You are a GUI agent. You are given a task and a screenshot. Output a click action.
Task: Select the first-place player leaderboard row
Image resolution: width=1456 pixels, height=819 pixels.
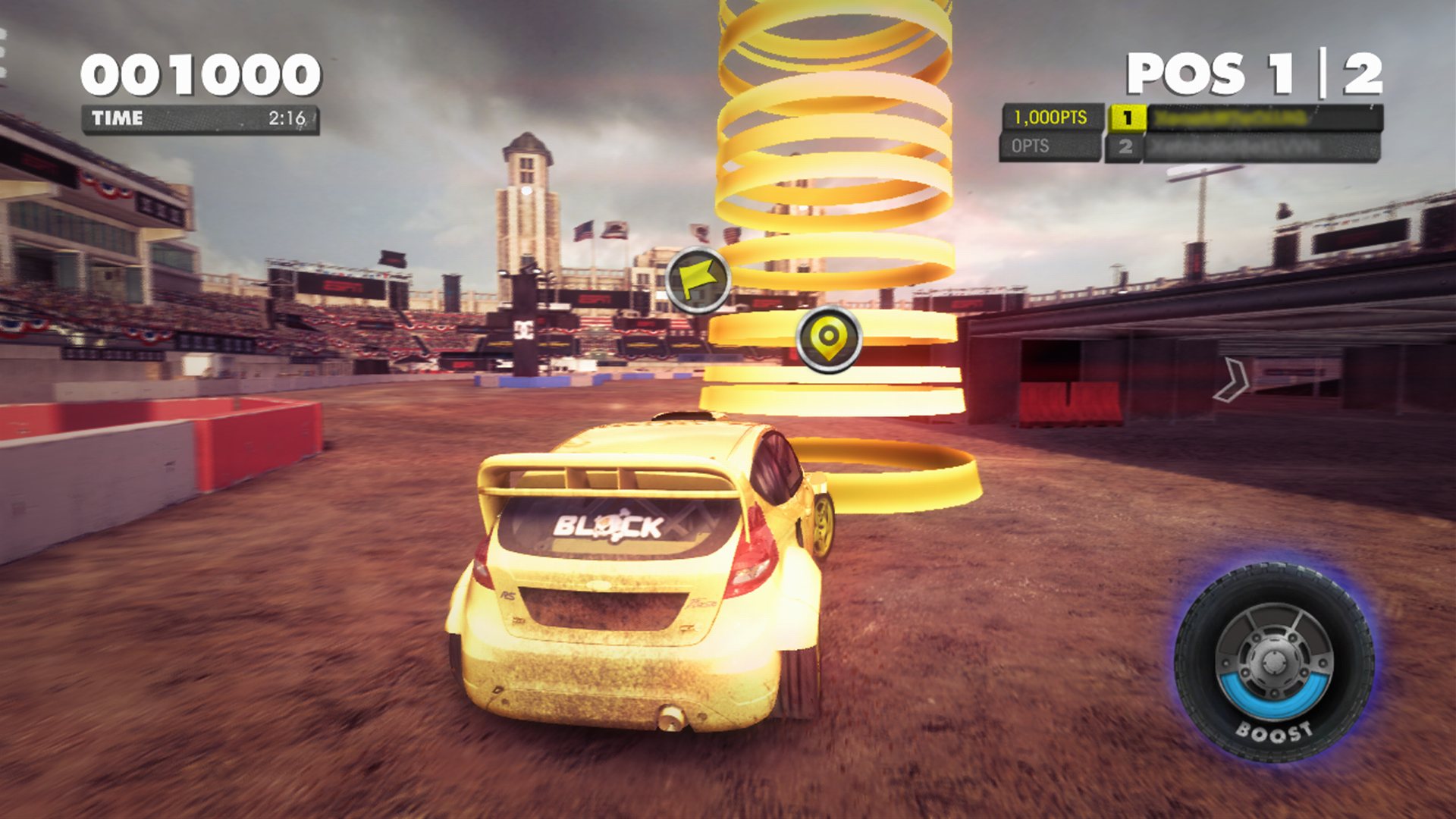tap(1244, 118)
